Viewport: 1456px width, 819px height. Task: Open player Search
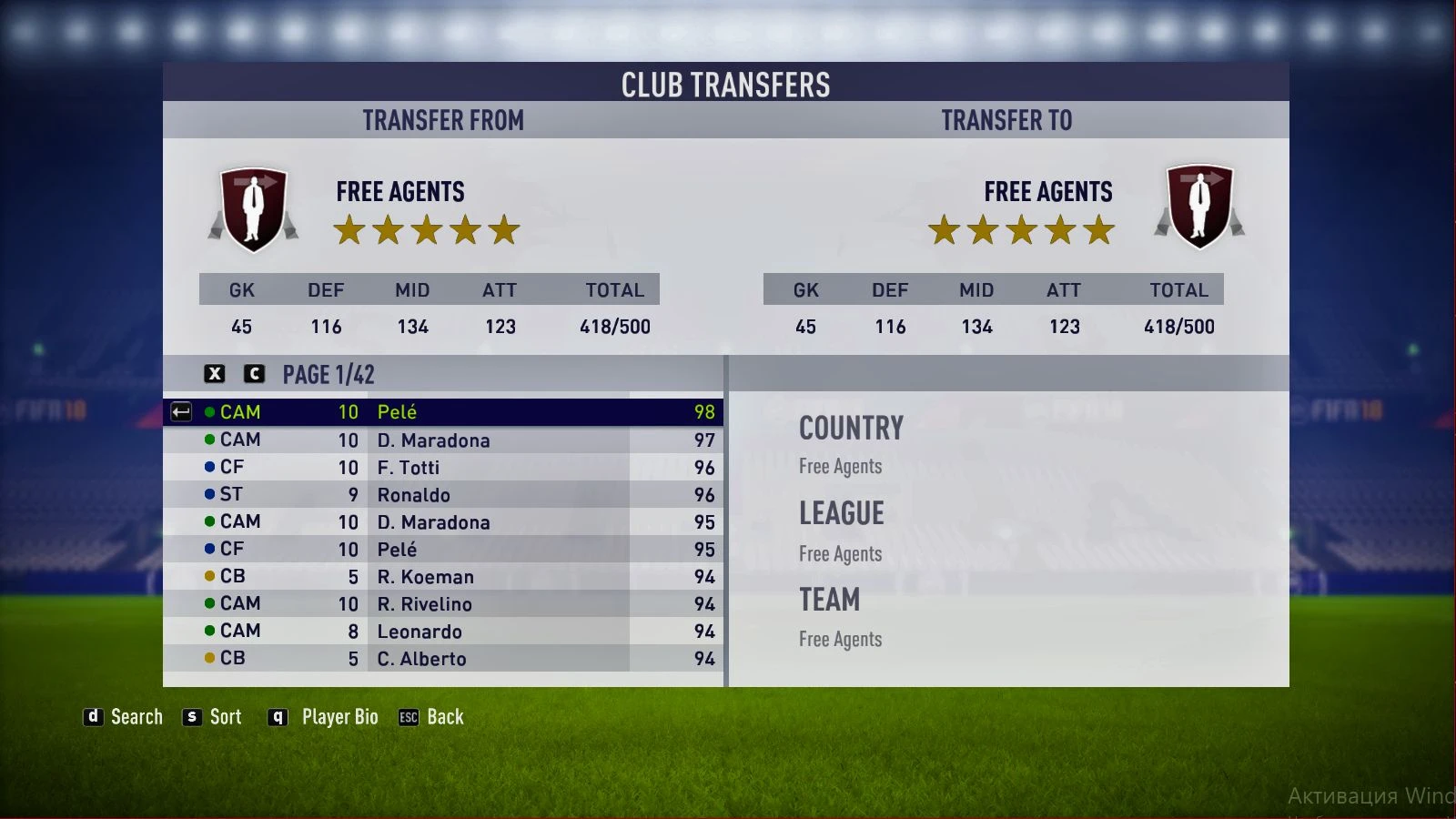pyautogui.click(x=136, y=717)
